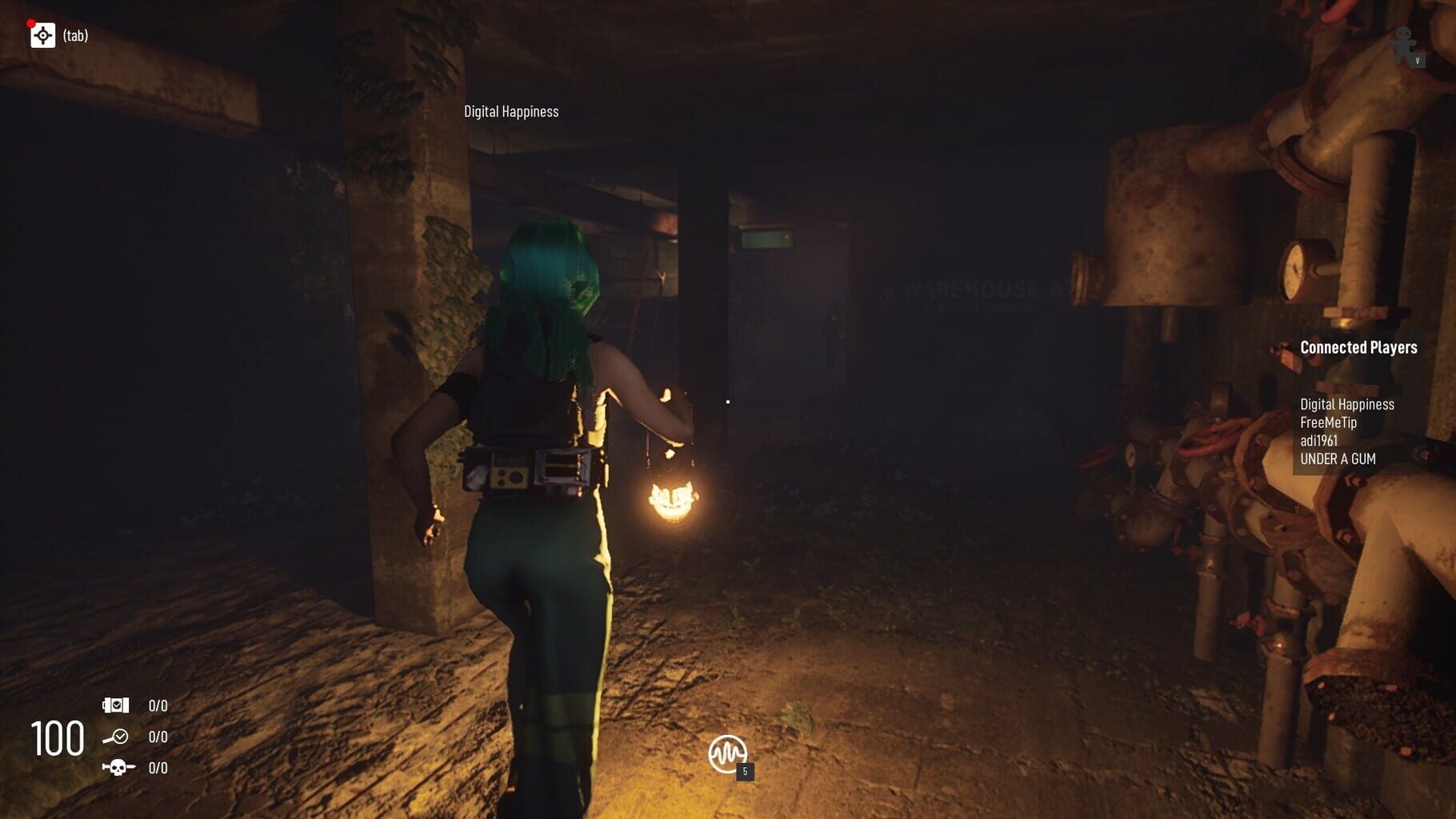The image size is (1456, 819).
Task: Click the player name UNDER A GUM
Action: (1338, 460)
